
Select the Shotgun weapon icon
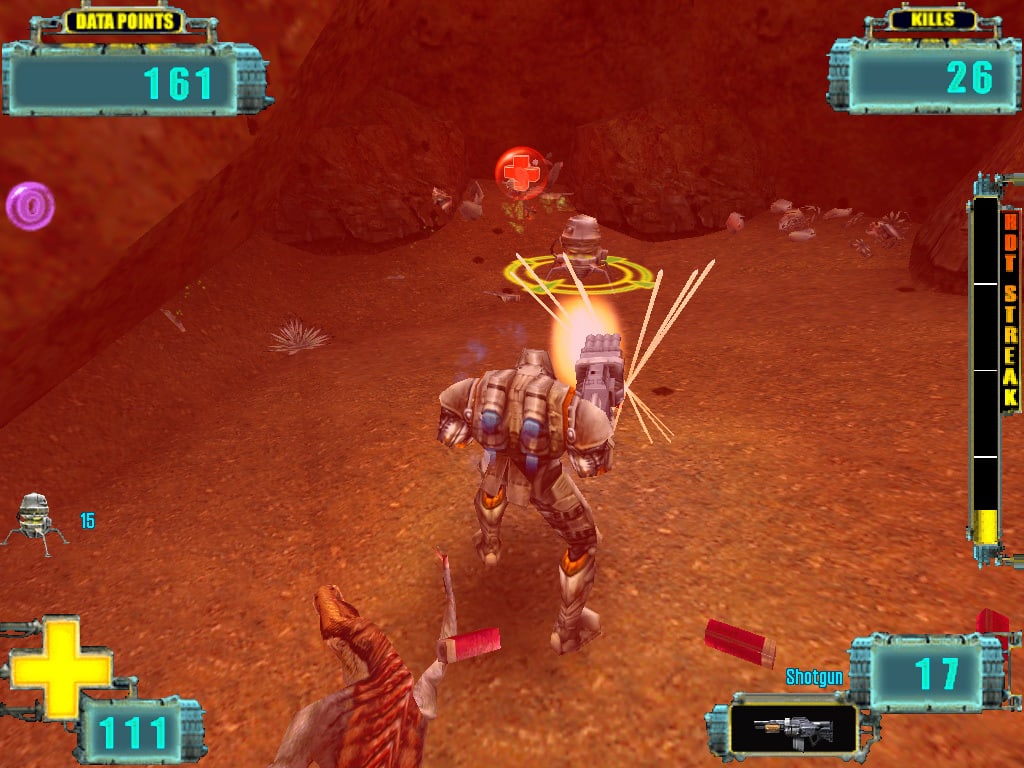coord(793,728)
